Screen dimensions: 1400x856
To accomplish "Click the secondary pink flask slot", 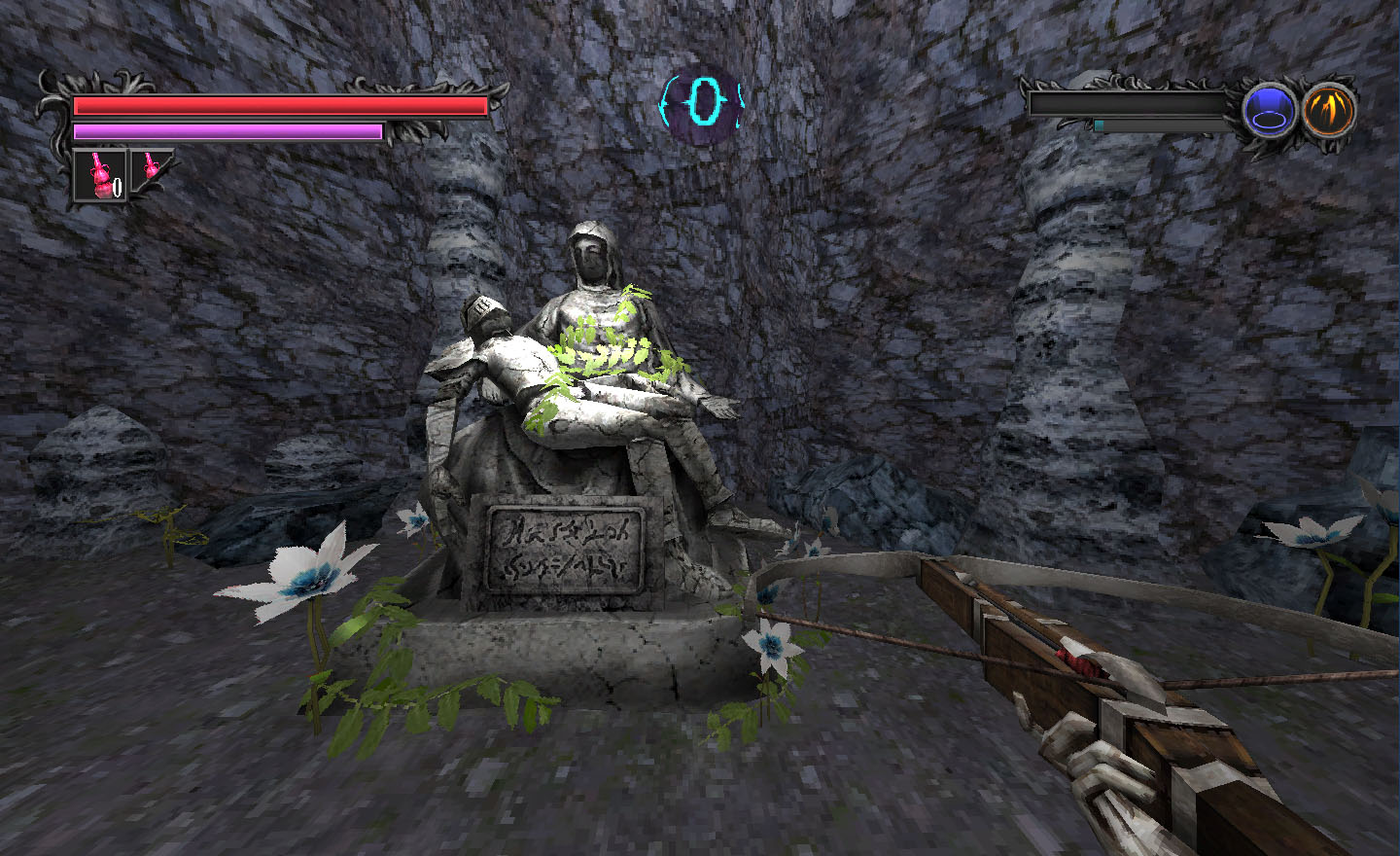I will pos(149,168).
